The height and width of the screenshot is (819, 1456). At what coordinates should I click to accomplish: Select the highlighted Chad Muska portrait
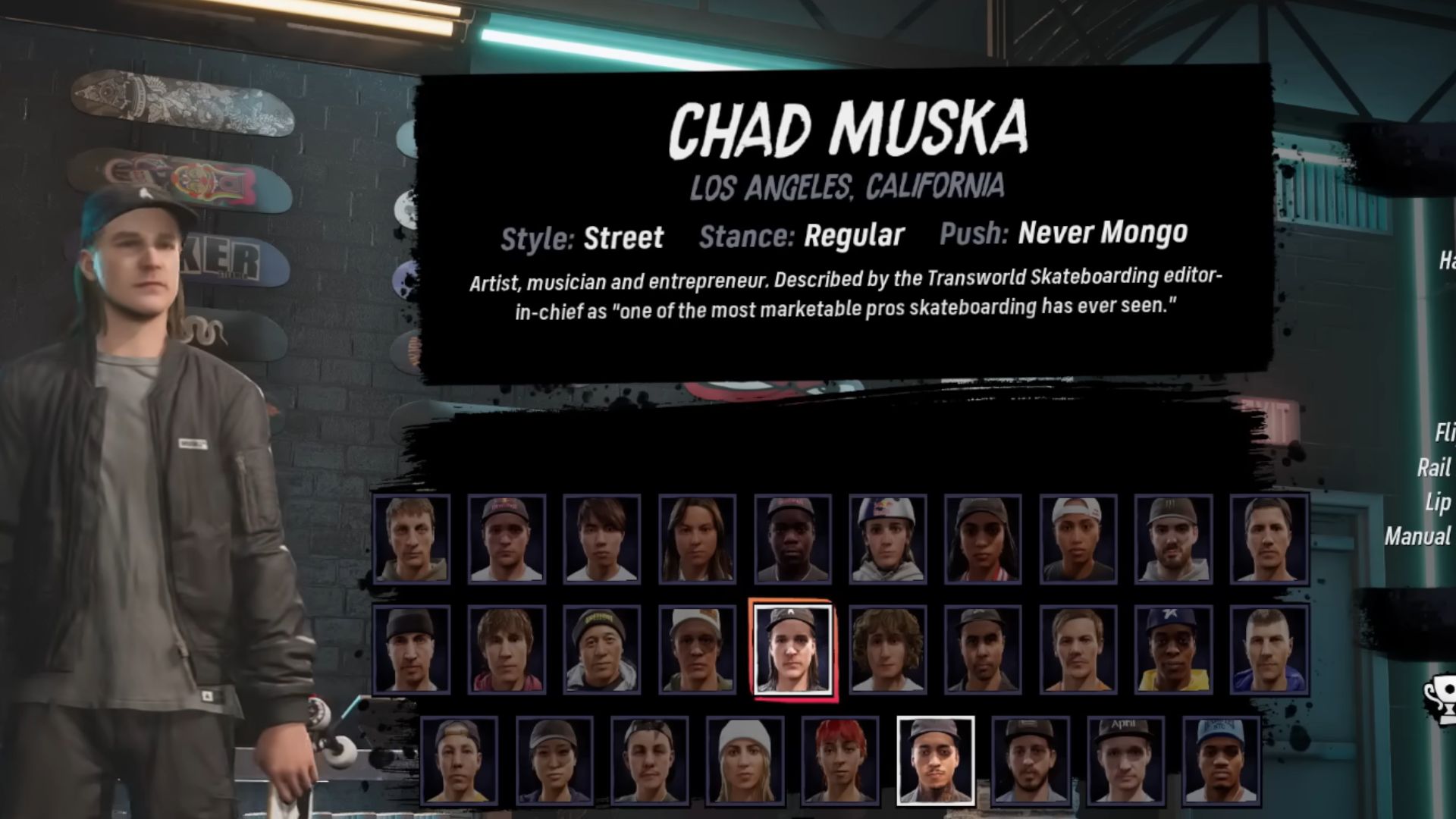(792, 650)
